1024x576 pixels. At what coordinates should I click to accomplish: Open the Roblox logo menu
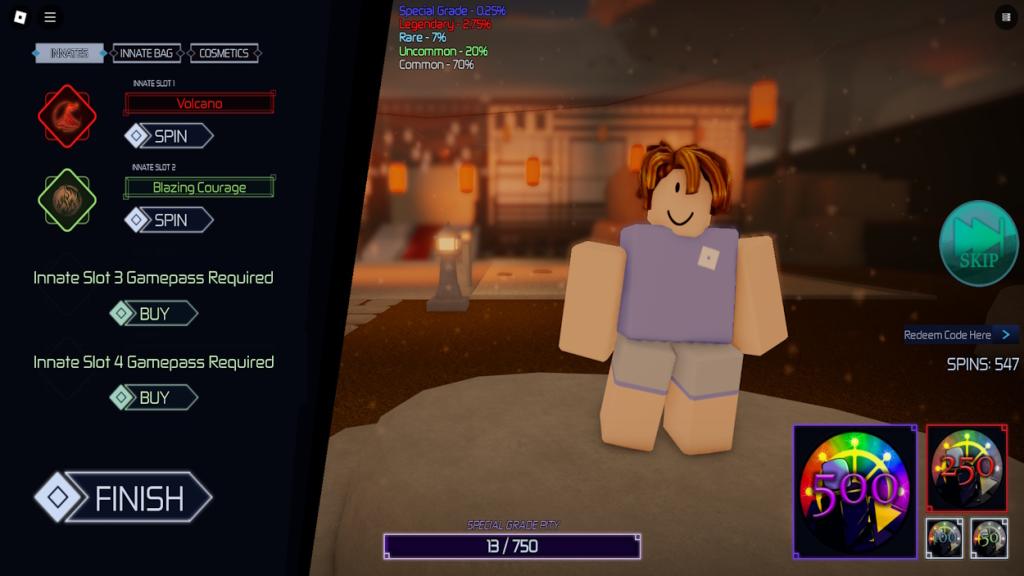pyautogui.click(x=20, y=17)
